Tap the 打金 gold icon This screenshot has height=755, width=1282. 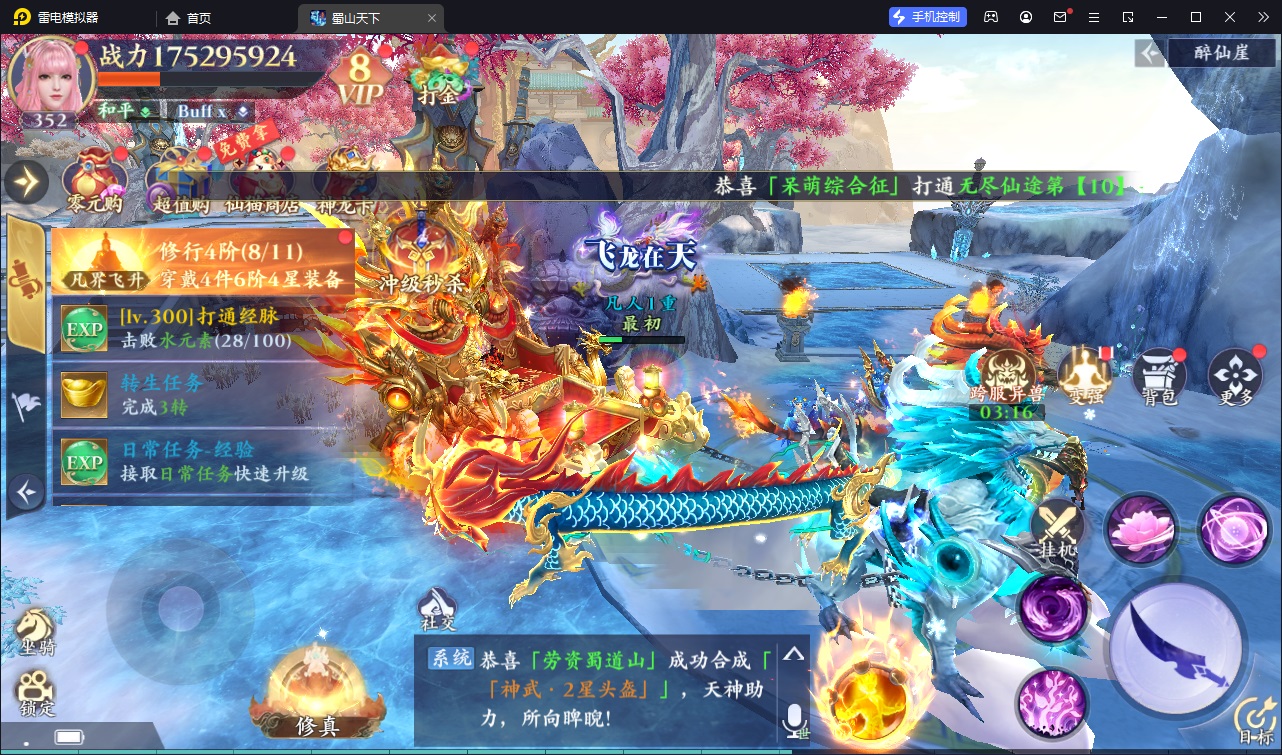[x=438, y=79]
